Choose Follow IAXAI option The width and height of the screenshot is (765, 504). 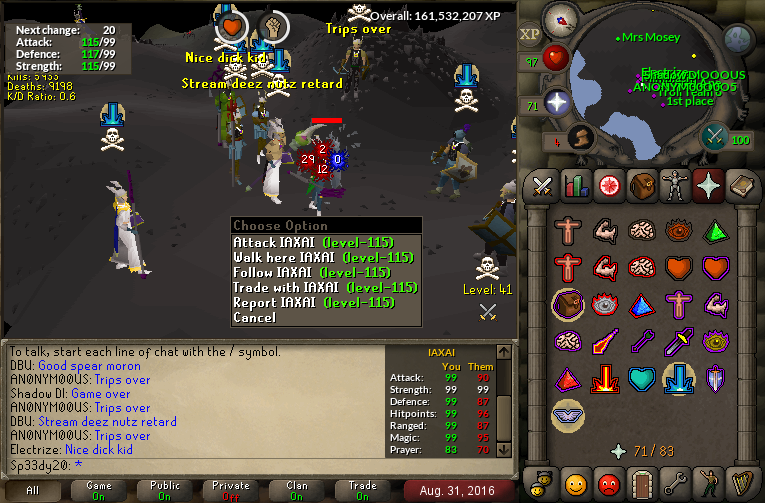click(310, 272)
